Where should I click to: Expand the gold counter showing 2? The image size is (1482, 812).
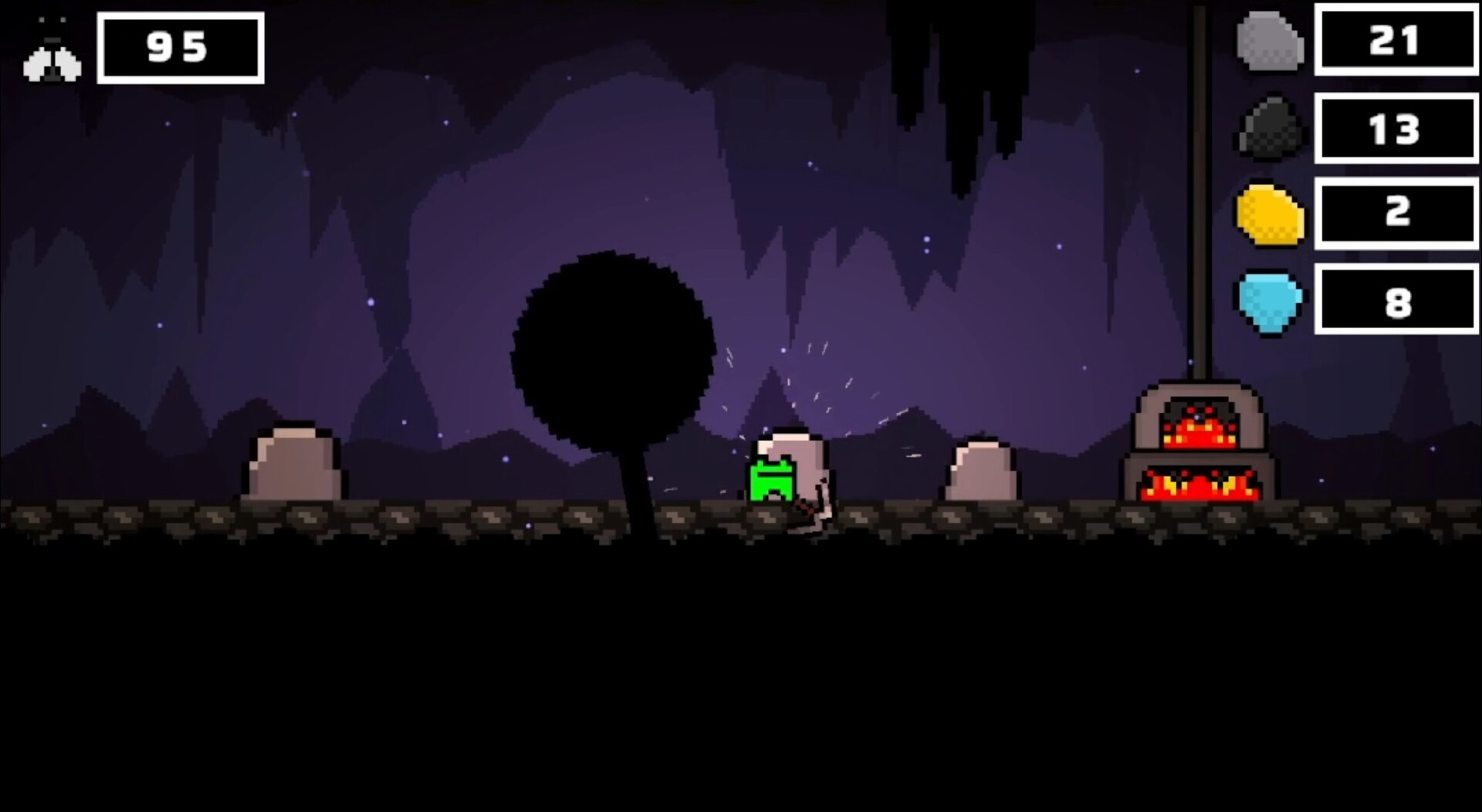[1397, 216]
